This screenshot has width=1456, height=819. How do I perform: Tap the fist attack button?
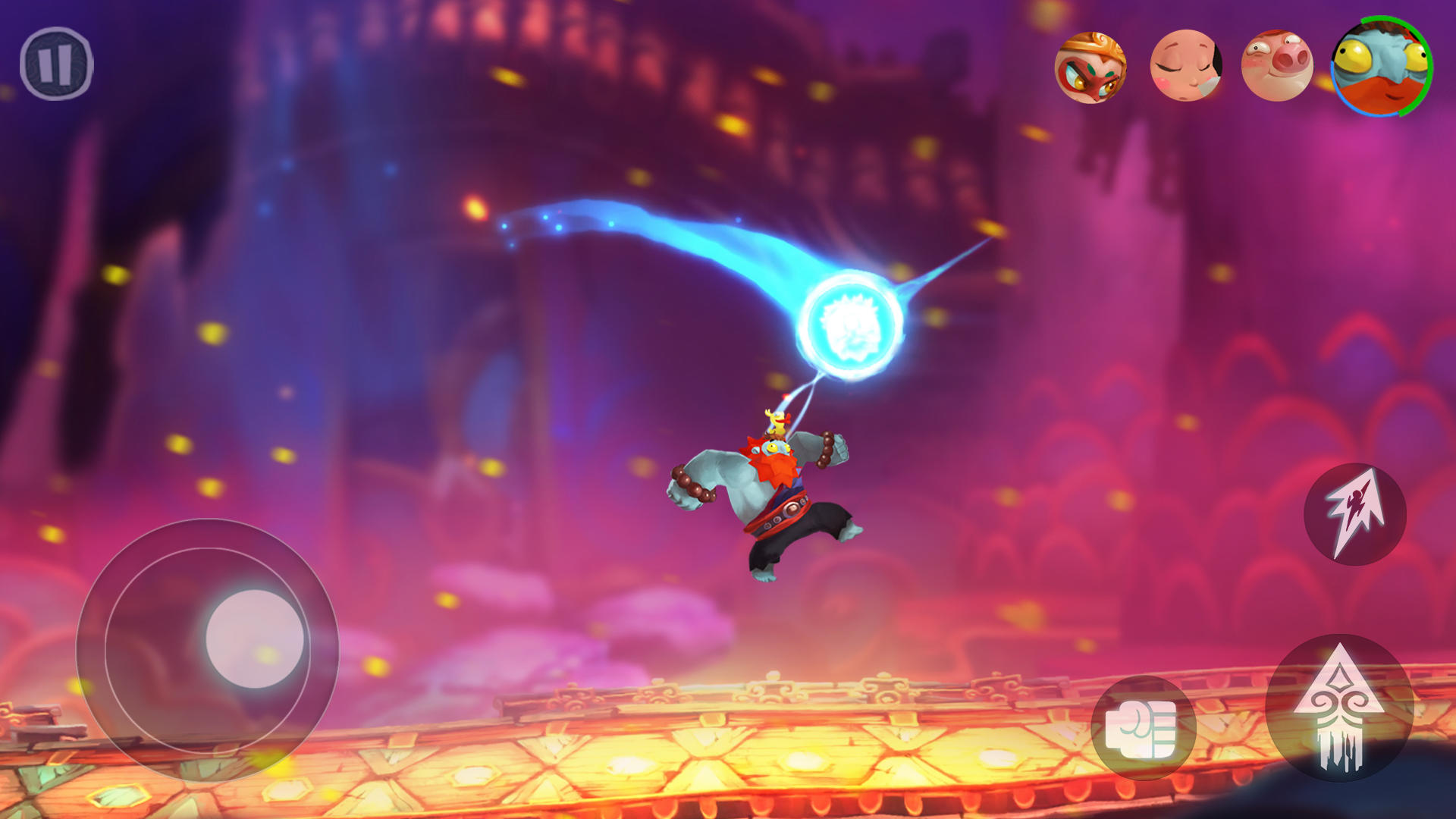point(1143,729)
